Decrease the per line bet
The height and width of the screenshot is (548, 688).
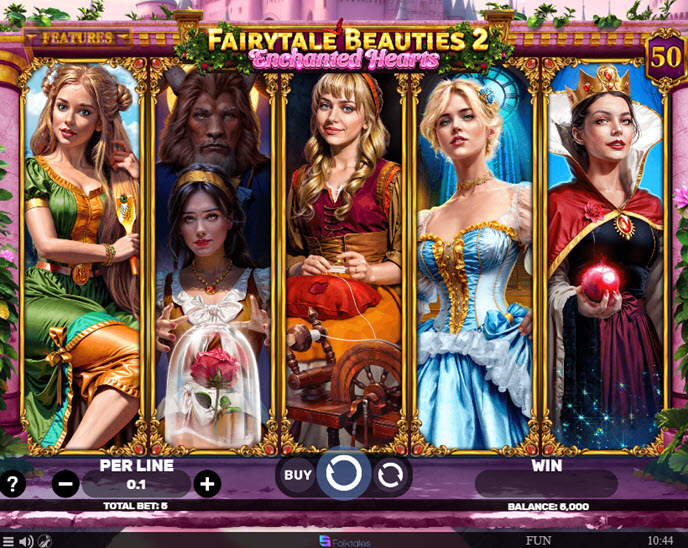pos(66,485)
